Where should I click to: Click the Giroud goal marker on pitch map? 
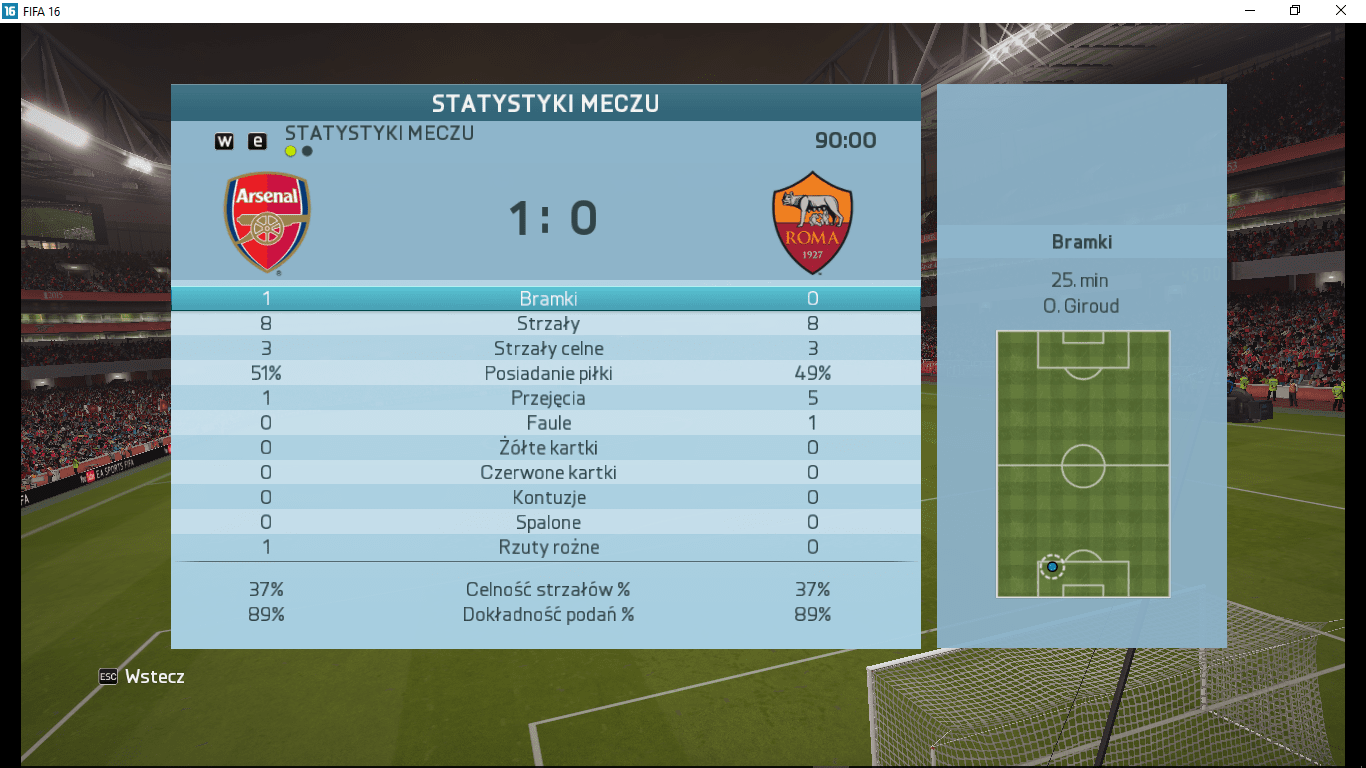coord(1052,567)
